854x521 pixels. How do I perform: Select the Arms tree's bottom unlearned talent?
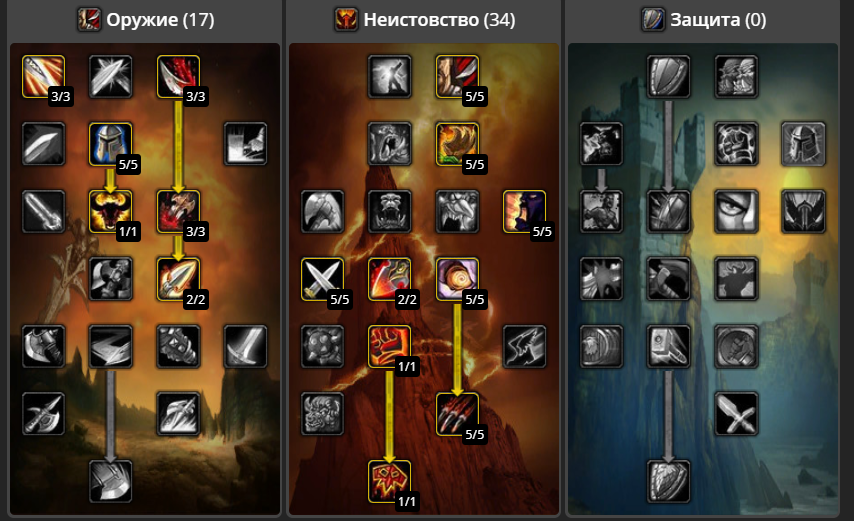point(110,481)
